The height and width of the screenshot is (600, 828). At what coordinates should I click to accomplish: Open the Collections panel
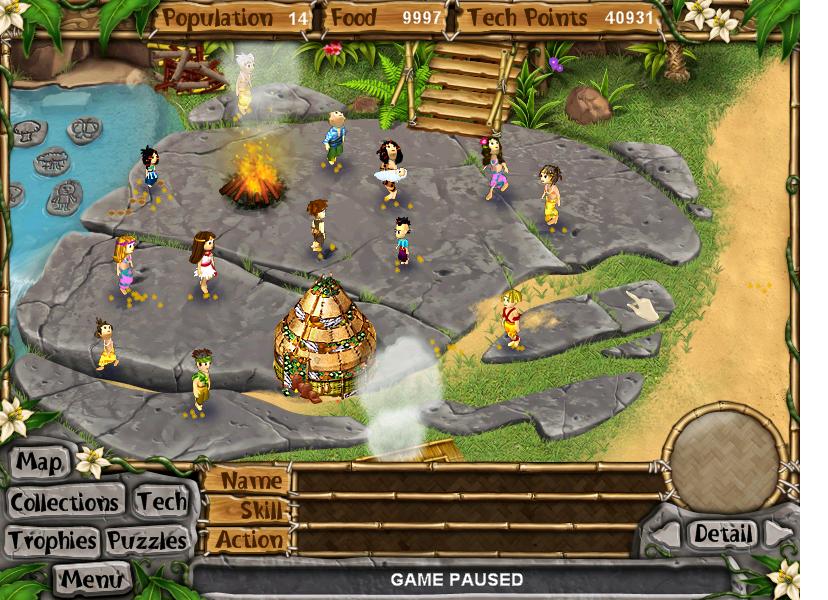(66, 501)
